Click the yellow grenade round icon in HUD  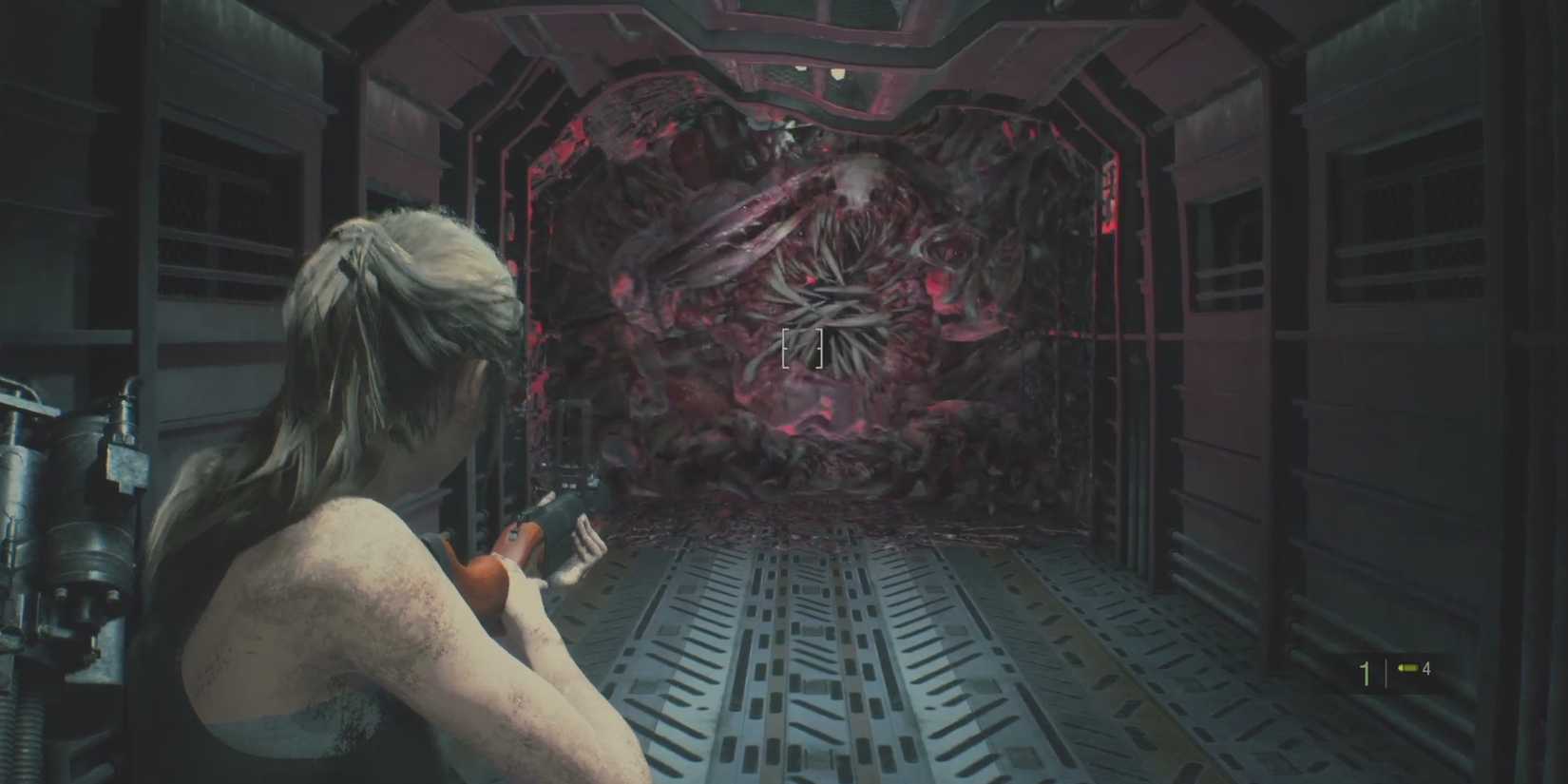point(1408,669)
